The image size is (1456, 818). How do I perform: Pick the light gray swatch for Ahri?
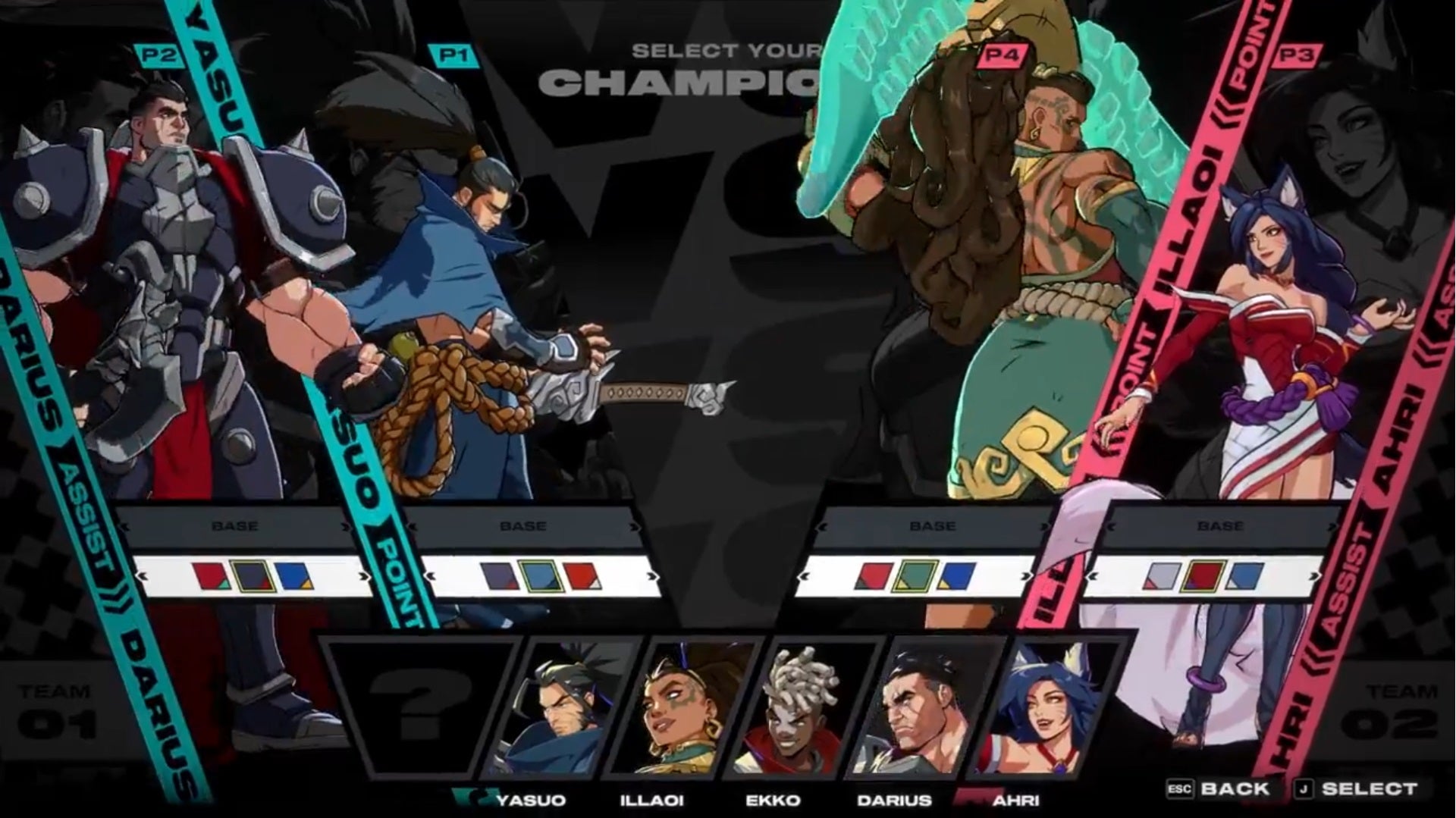pos(1162,576)
